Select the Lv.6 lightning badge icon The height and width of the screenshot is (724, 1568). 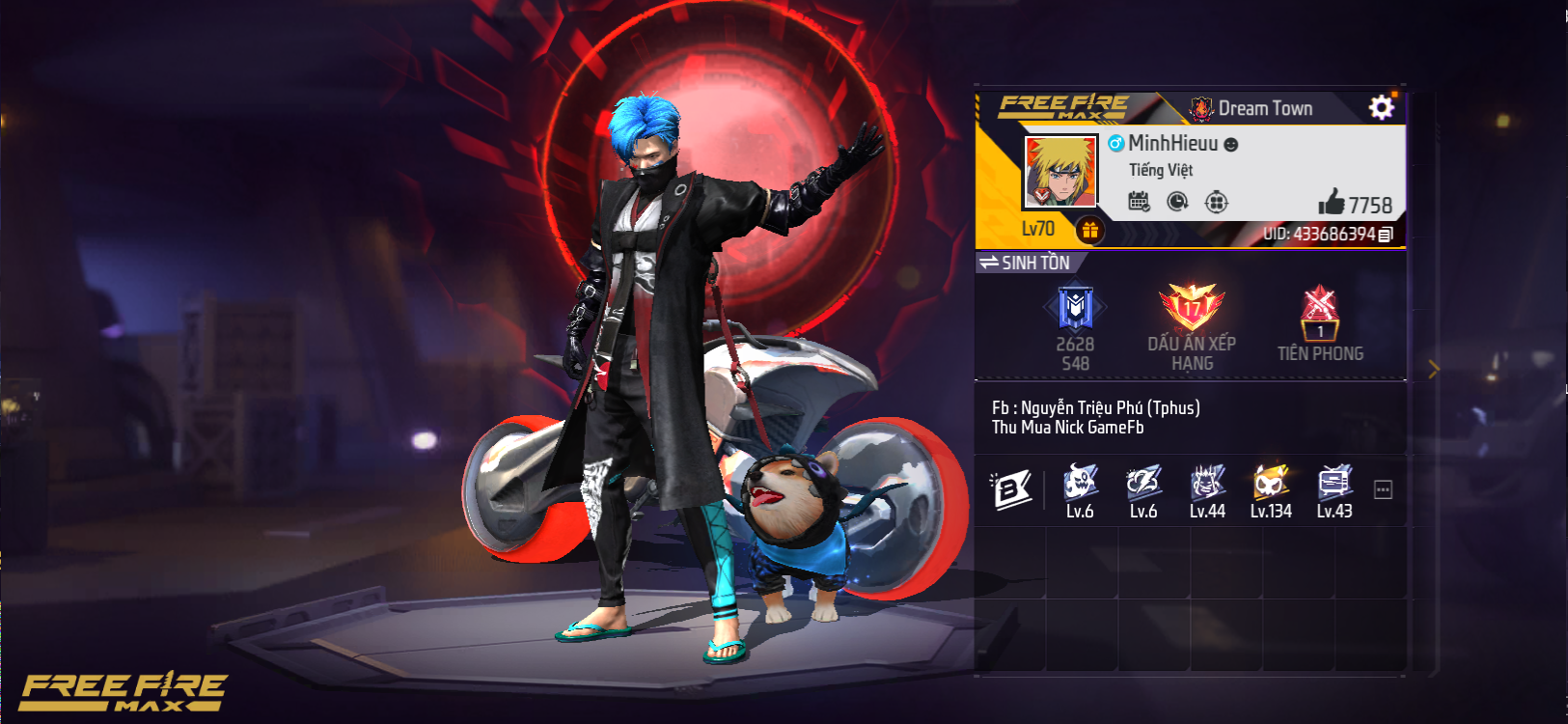1143,482
